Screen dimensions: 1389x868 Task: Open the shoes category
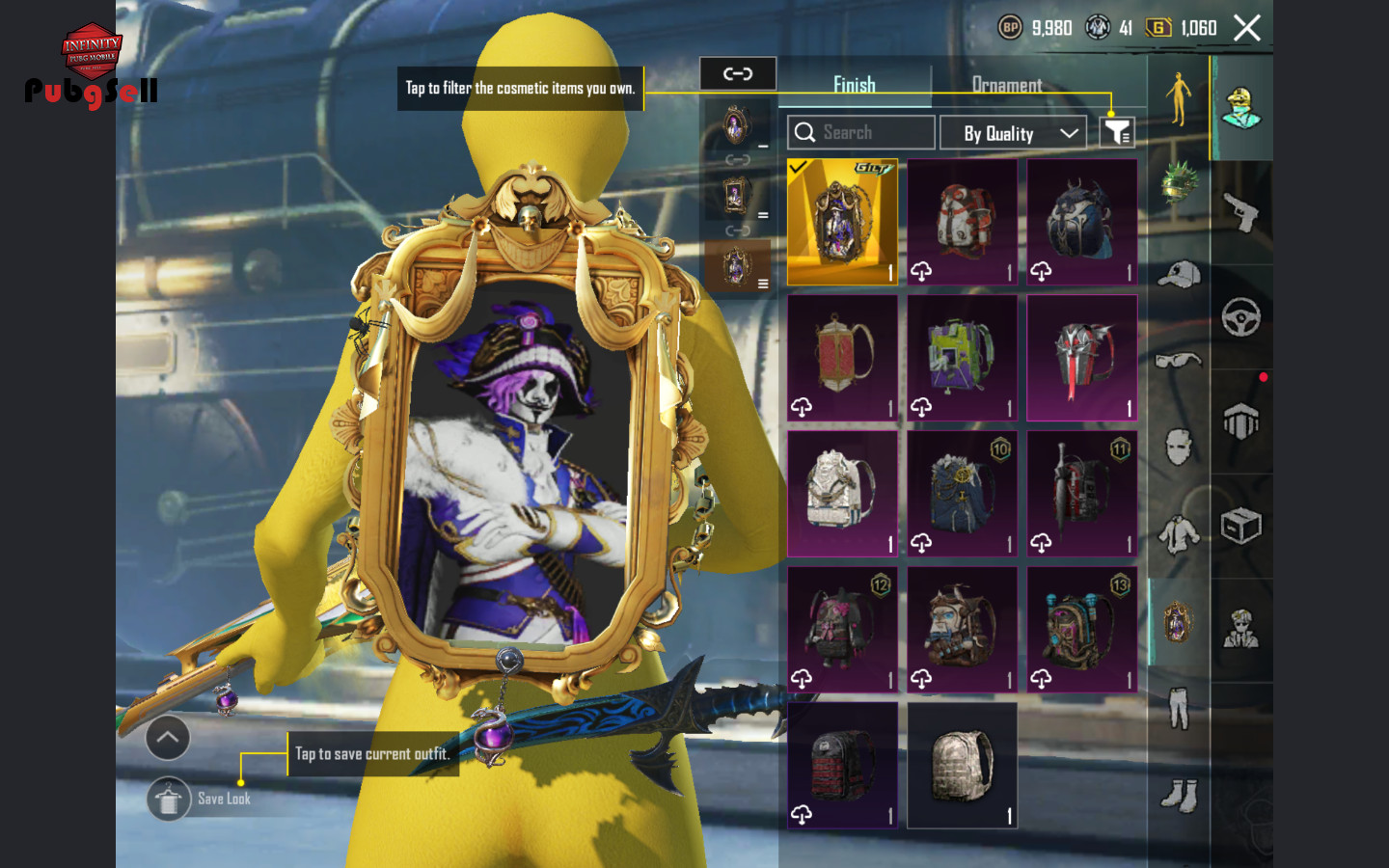(1179, 796)
